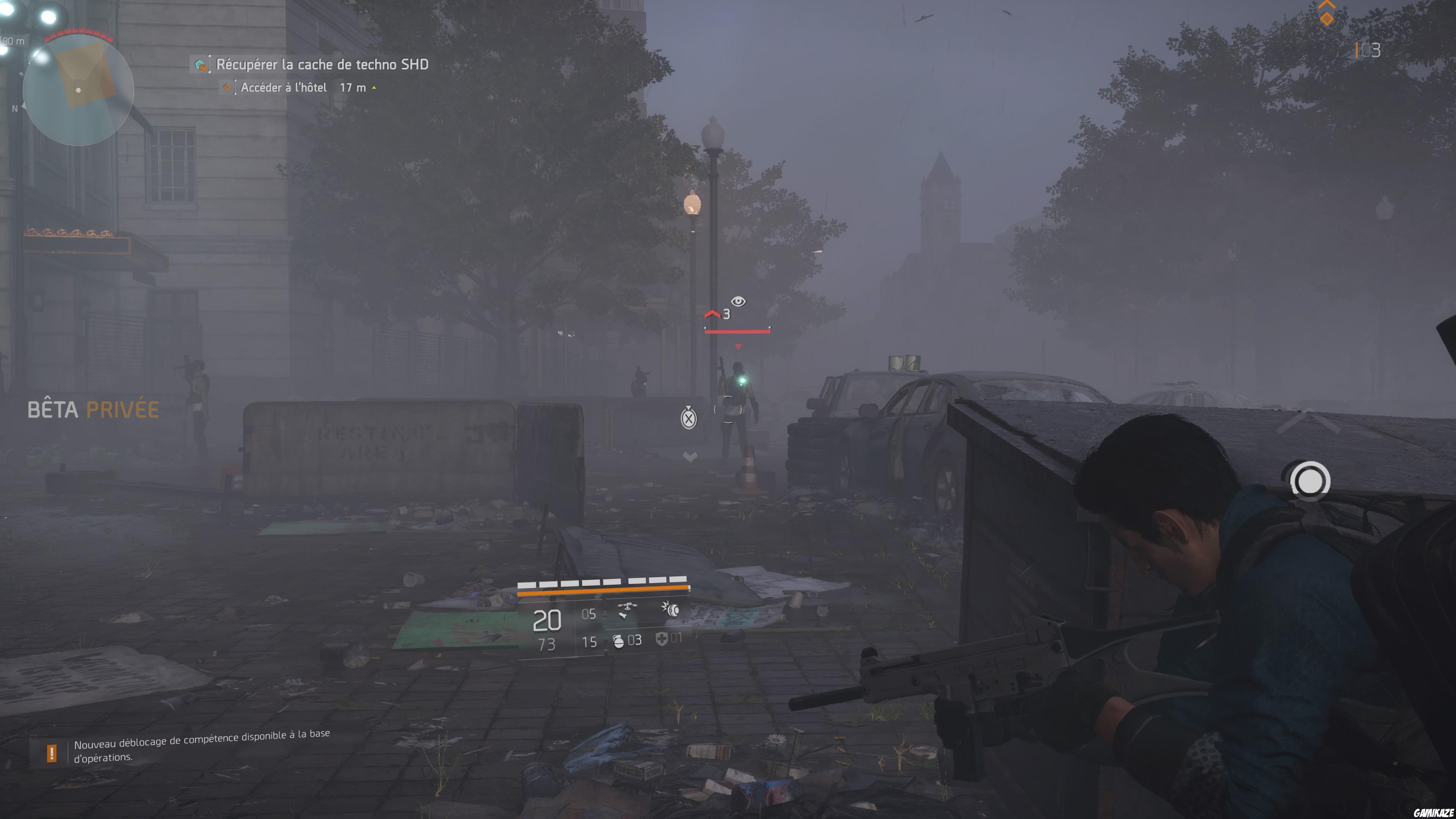The image size is (1456, 819).
Task: Select the drone skill icon
Action: (628, 608)
